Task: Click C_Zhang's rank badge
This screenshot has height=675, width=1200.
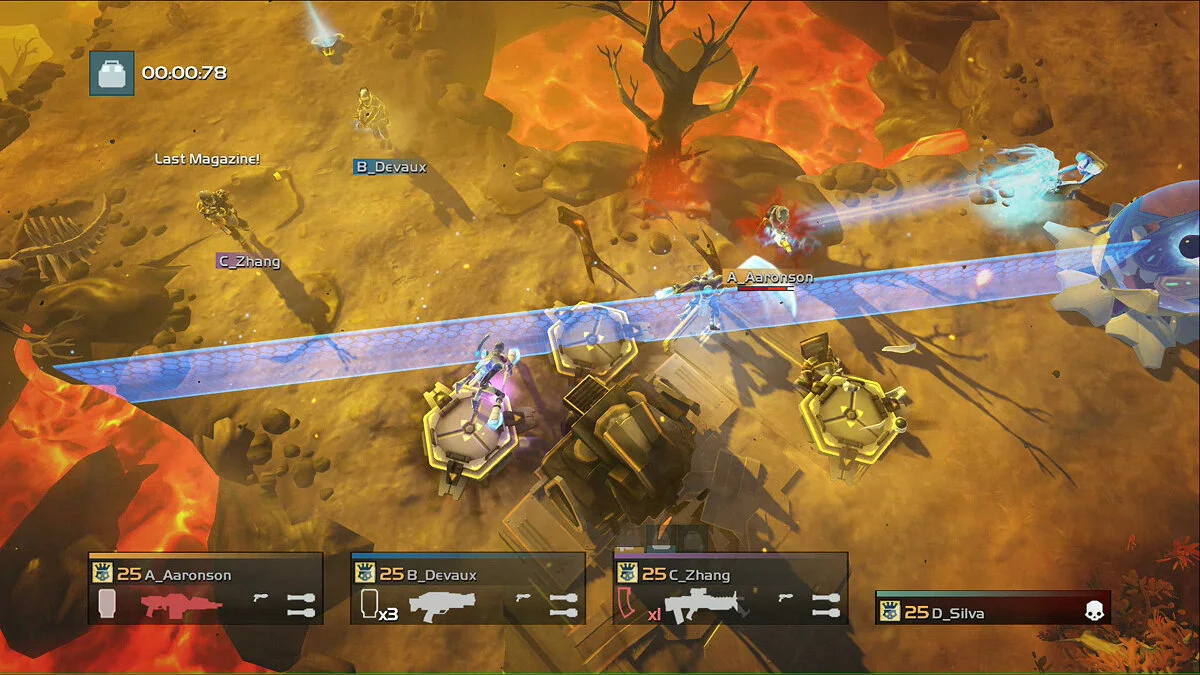Action: (627, 573)
